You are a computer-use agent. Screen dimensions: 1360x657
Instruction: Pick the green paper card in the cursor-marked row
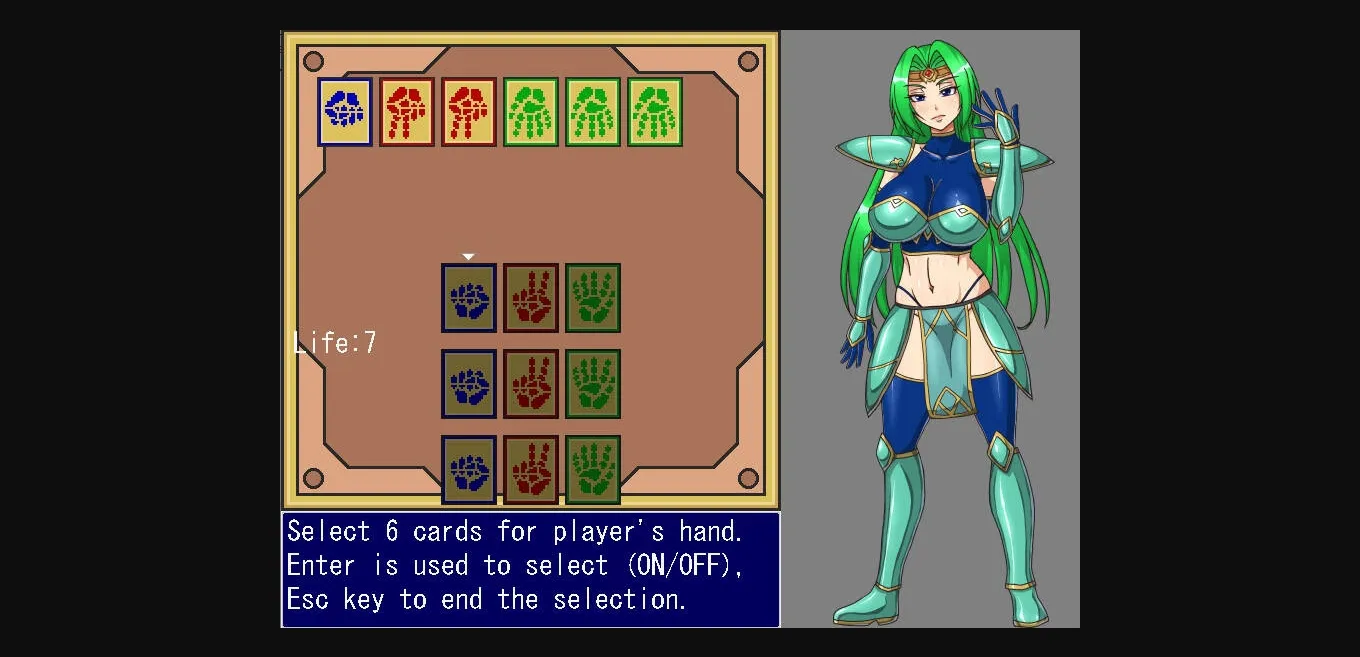click(x=593, y=298)
